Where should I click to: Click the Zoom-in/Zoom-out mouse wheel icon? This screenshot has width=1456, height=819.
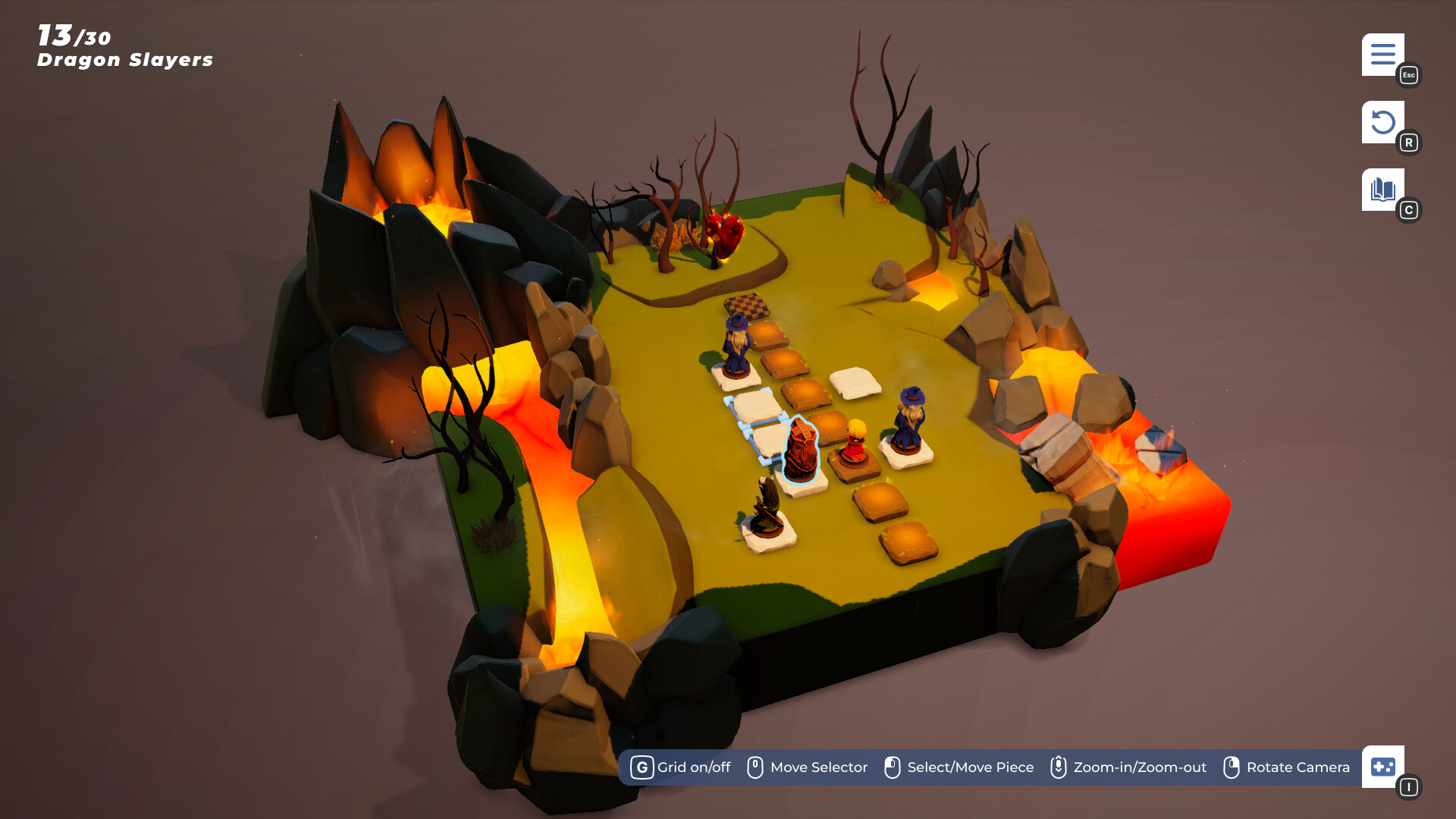click(x=1057, y=767)
